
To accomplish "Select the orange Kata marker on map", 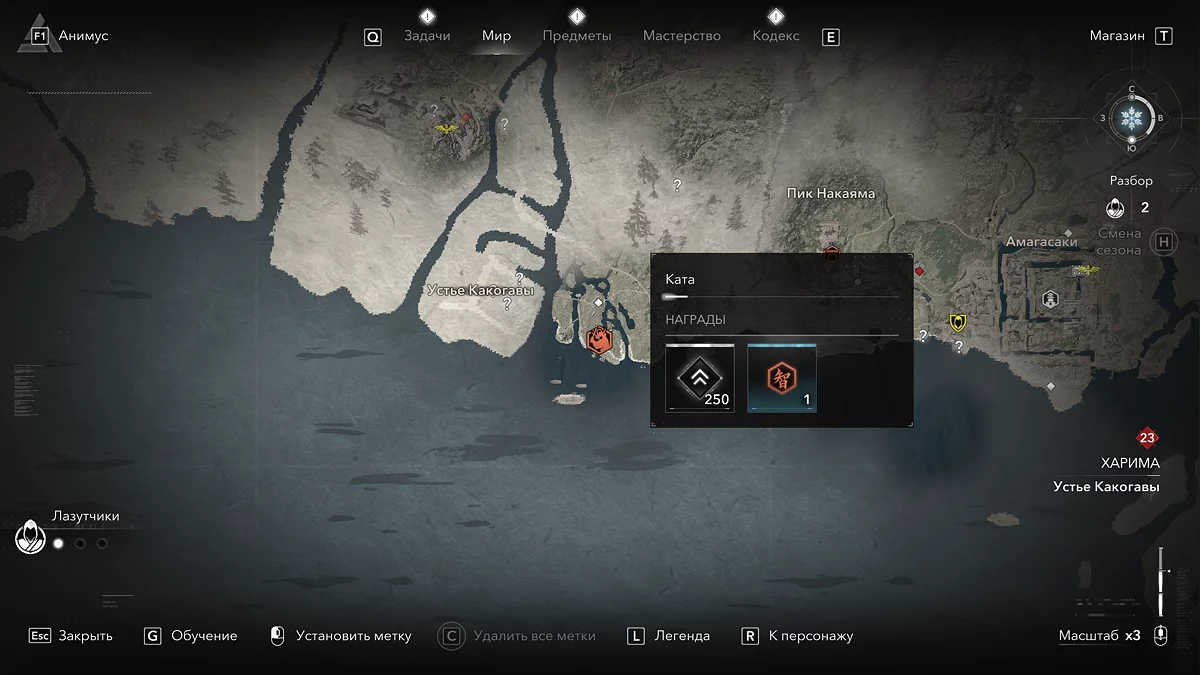I will [599, 339].
